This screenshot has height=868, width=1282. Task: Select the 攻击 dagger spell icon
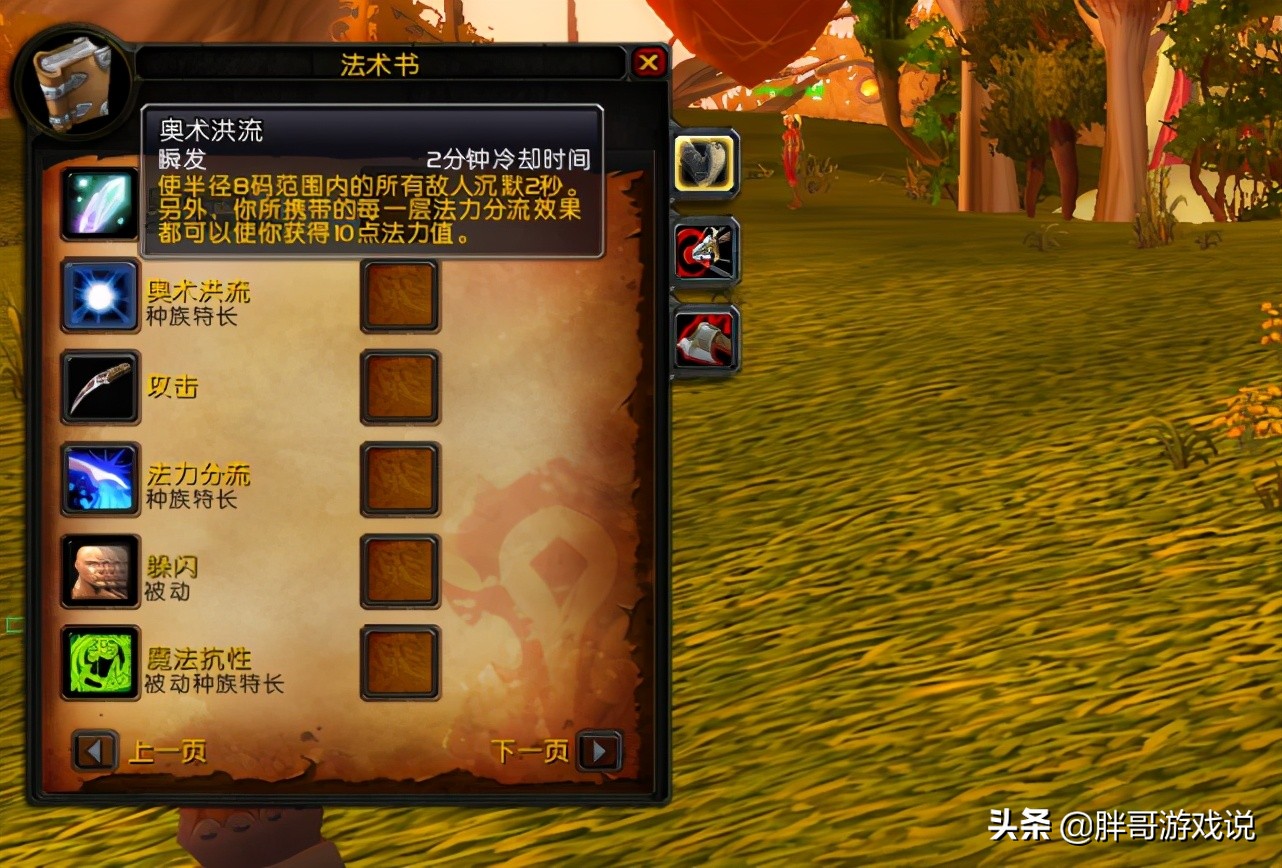100,388
